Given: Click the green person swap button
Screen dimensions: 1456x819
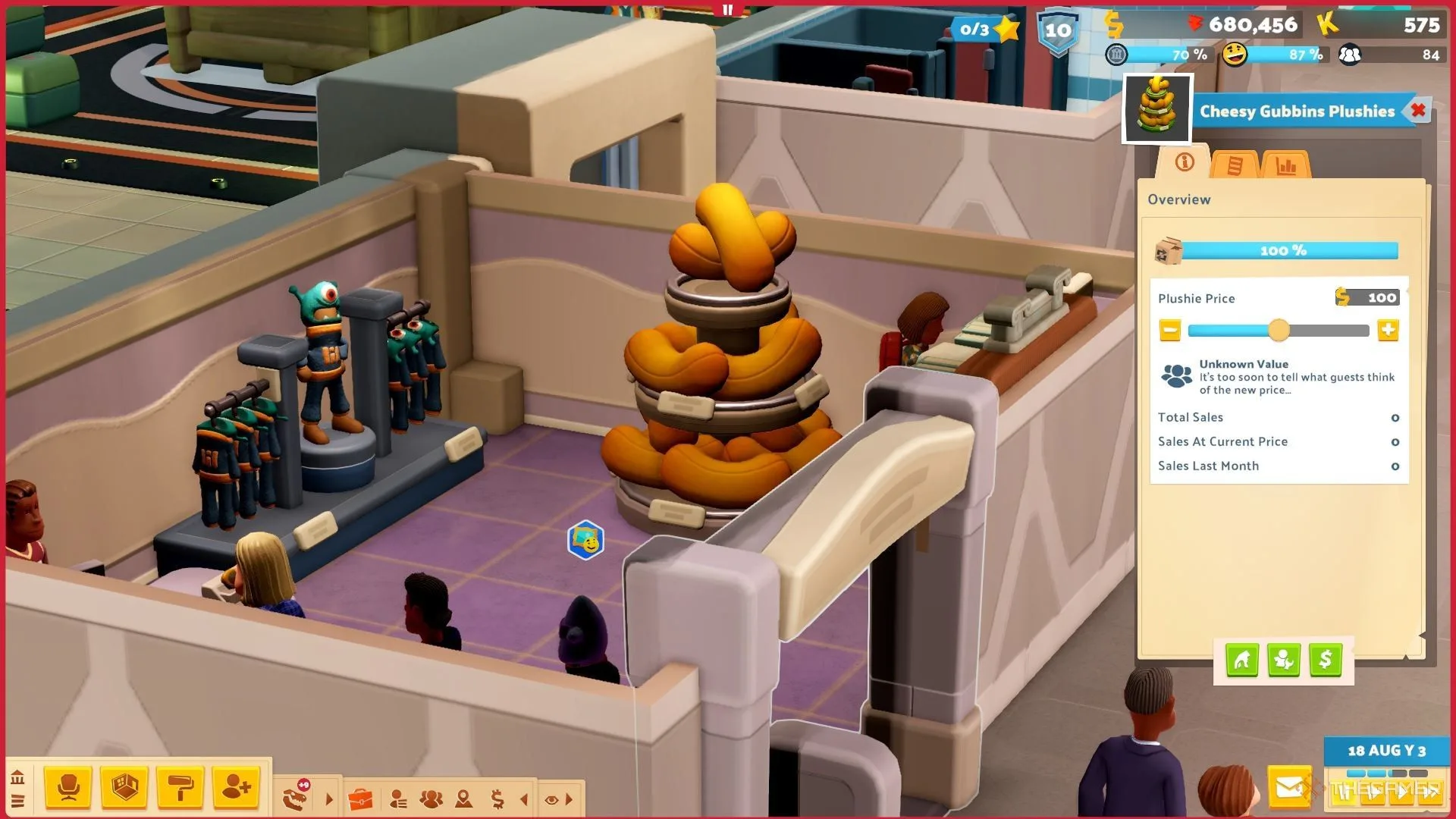Looking at the screenshot, I should click(x=1283, y=661).
